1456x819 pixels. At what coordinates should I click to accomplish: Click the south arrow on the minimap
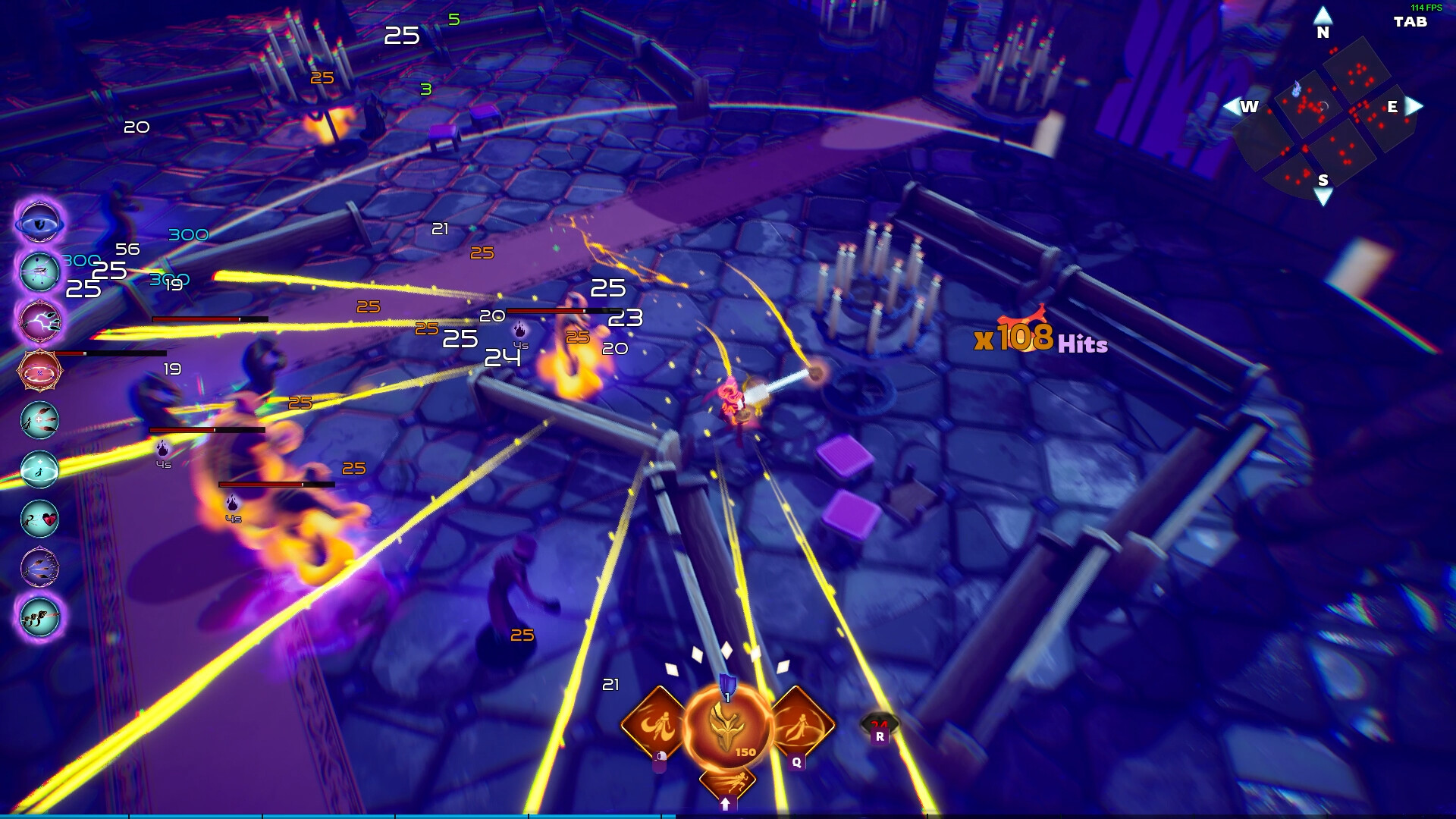coord(1323,199)
